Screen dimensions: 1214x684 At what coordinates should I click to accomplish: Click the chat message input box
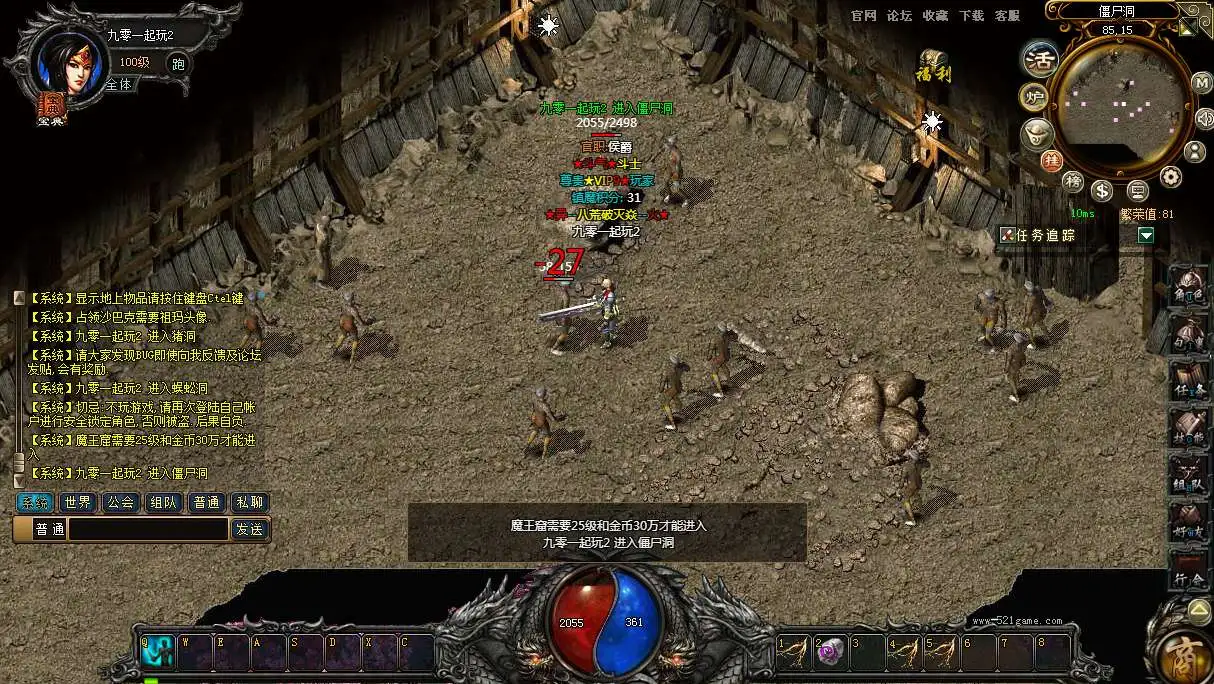coord(148,529)
